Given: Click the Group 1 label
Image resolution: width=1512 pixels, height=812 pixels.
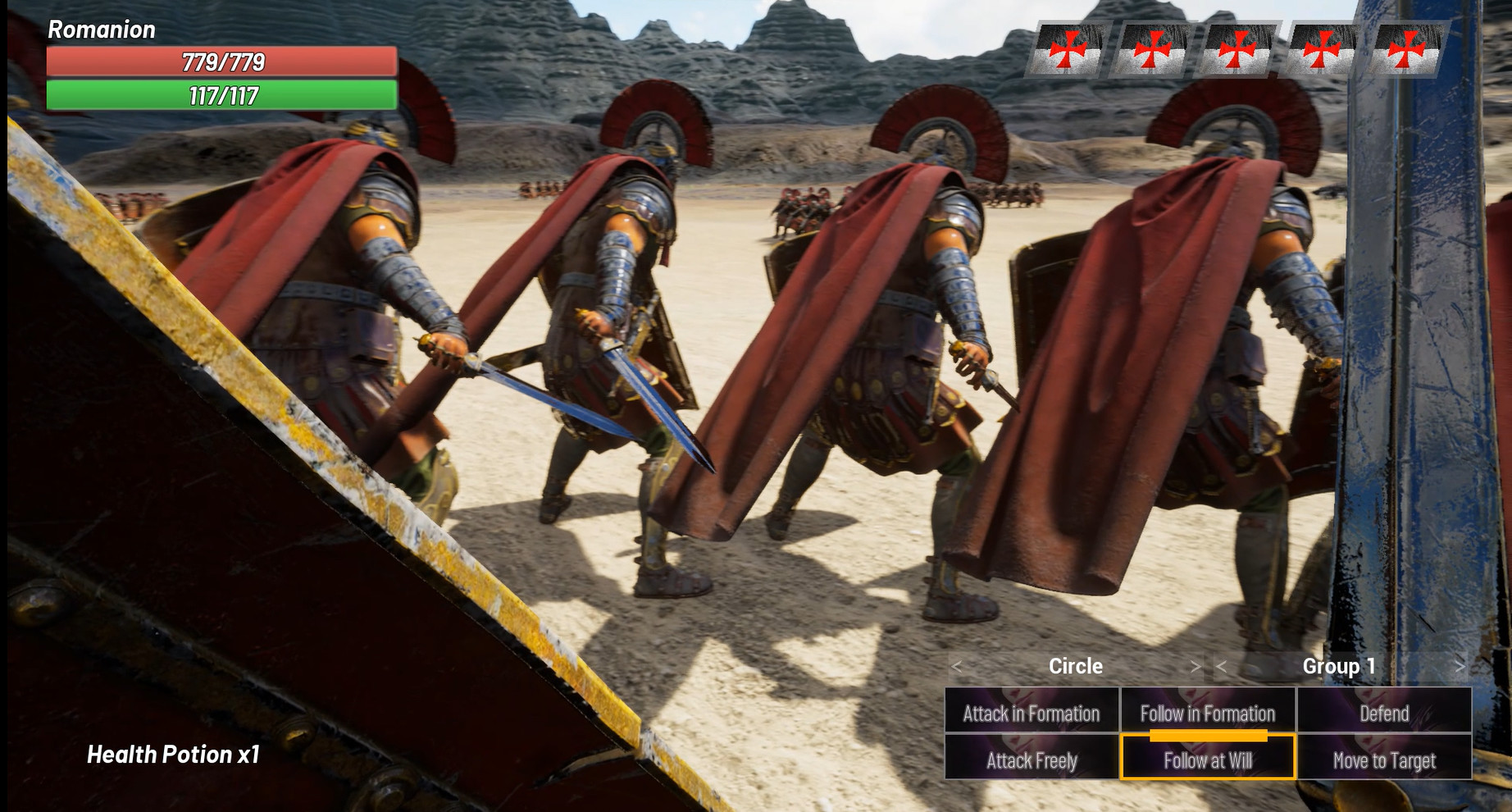Looking at the screenshot, I should tap(1338, 666).
